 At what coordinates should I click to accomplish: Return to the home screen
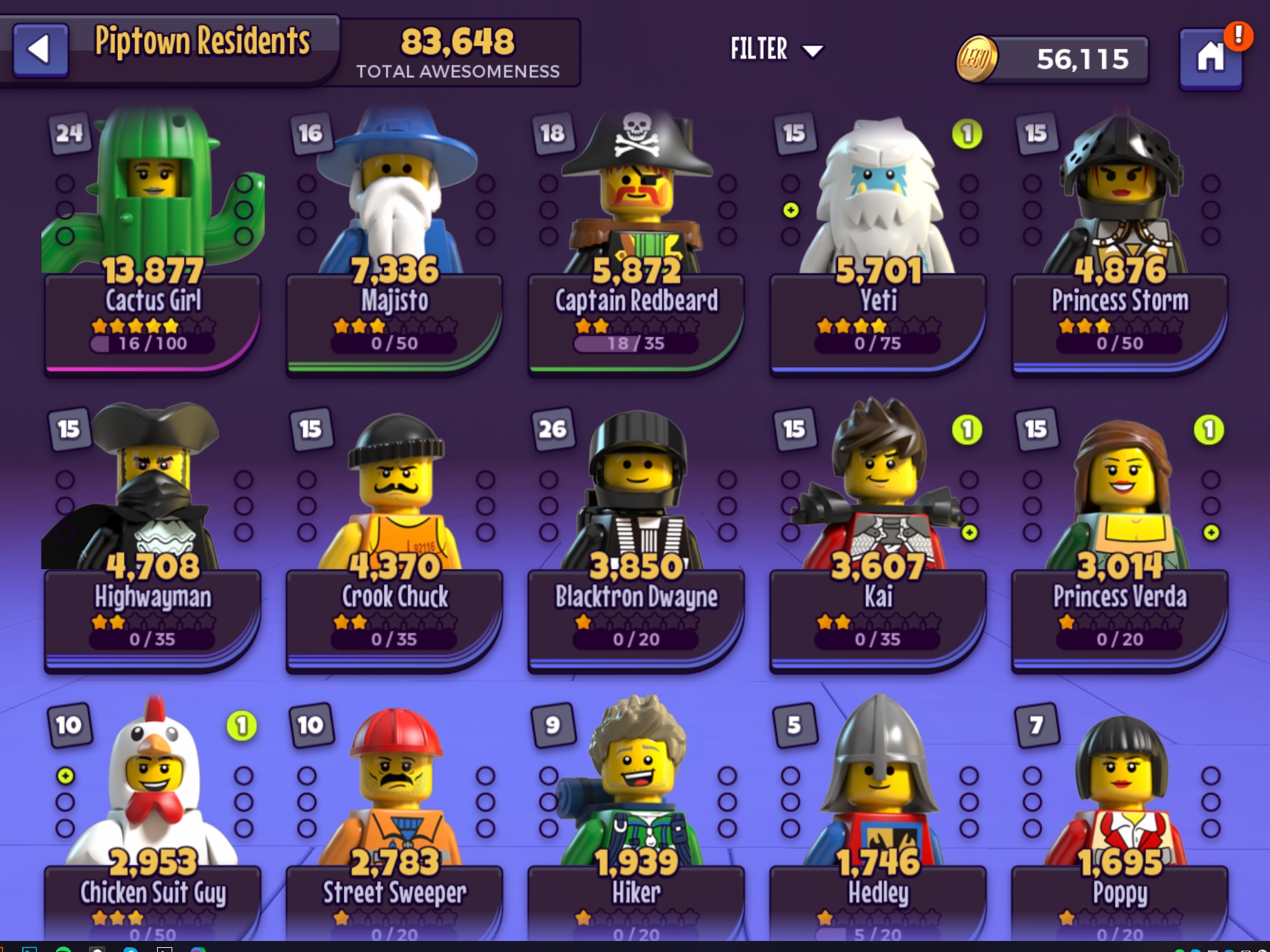[x=1210, y=58]
